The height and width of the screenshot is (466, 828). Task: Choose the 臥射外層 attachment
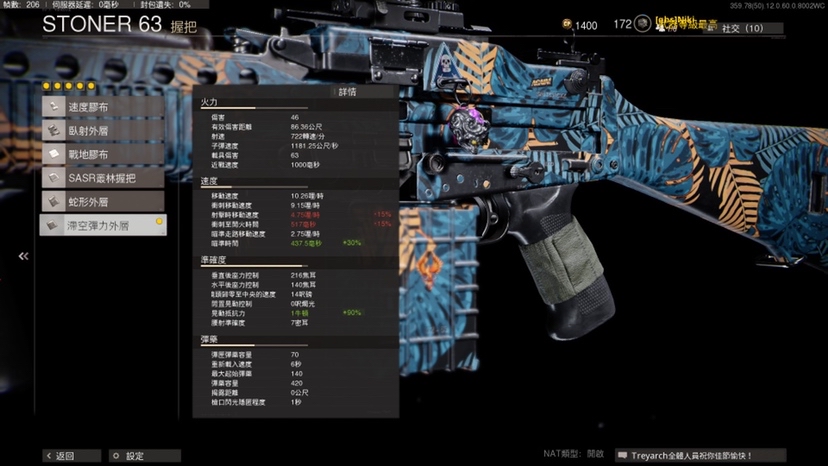101,131
